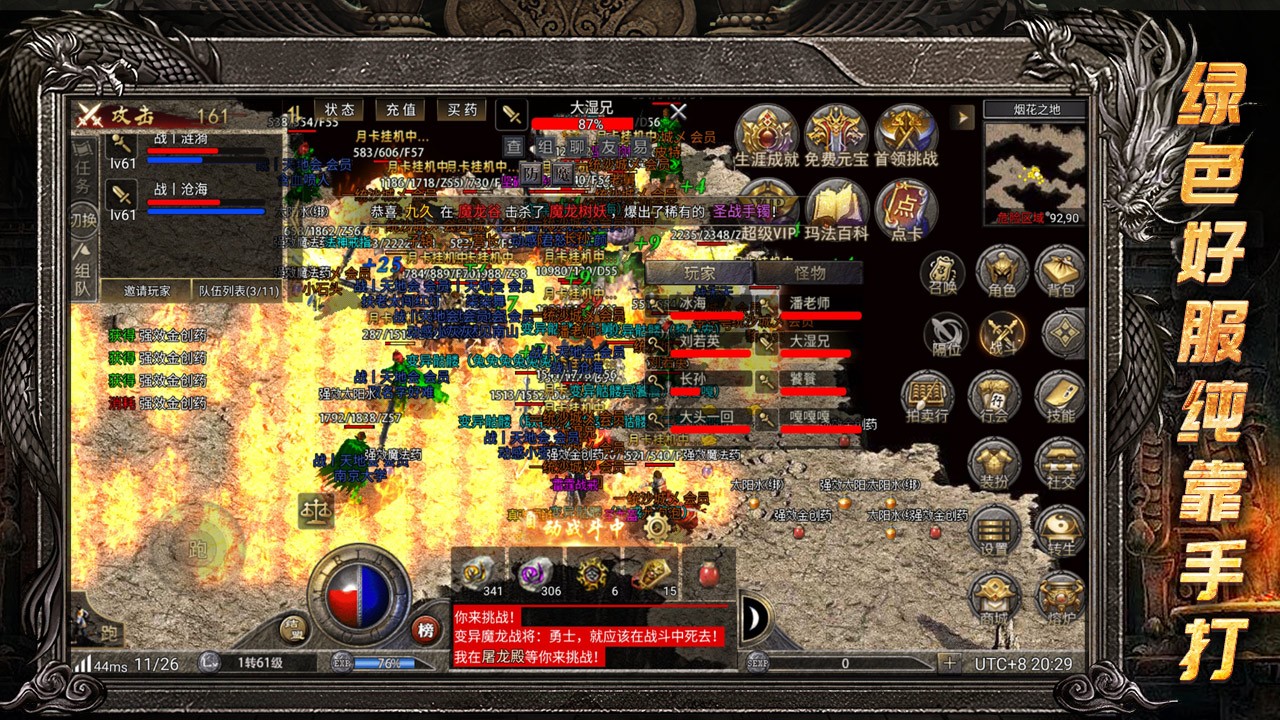
Task: Select the 充值 recharge menu item
Action: coord(399,110)
